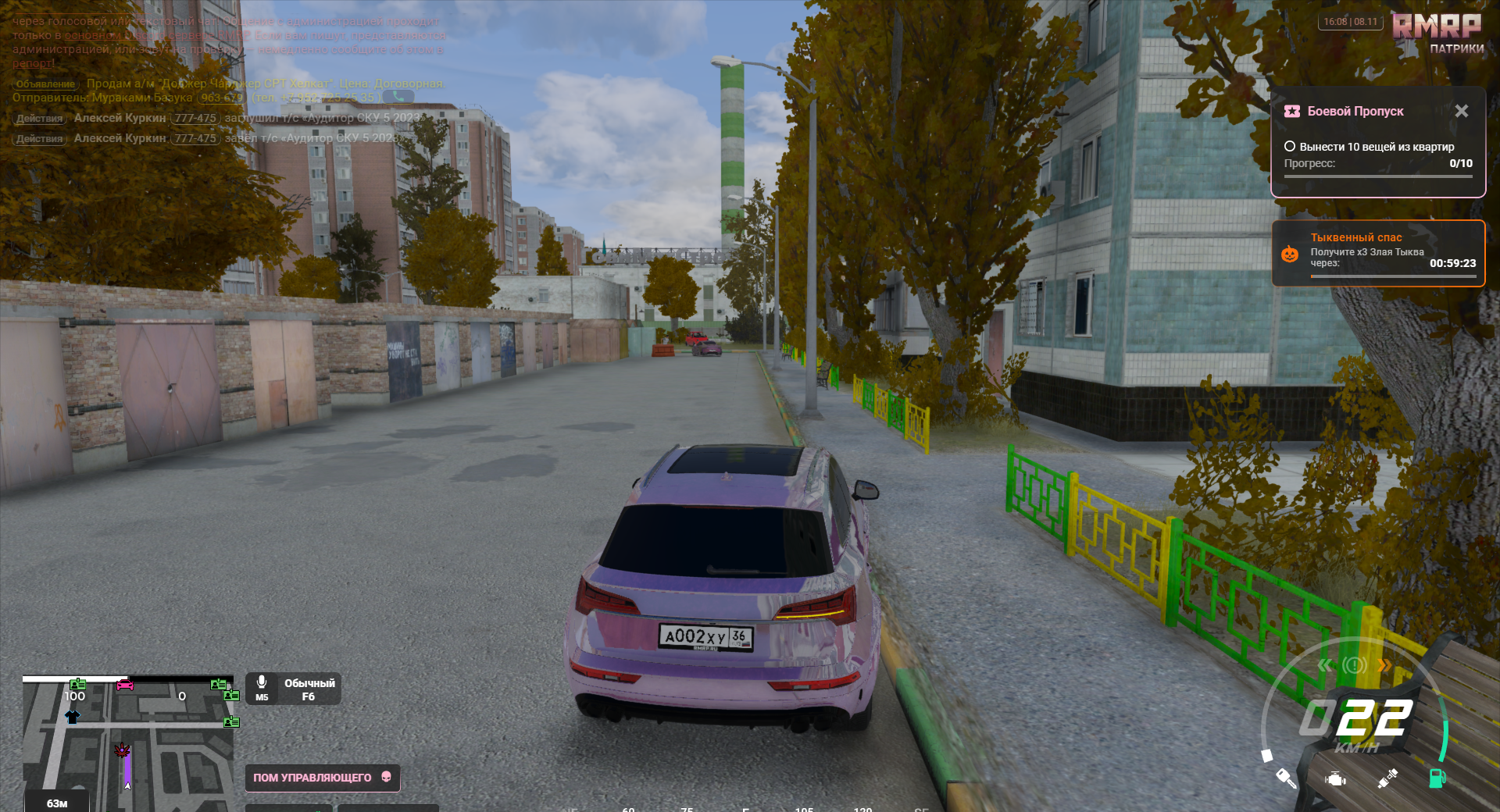This screenshot has height=812, width=1500.
Task: Toggle the engine icon on speedometer
Action: click(x=1336, y=778)
